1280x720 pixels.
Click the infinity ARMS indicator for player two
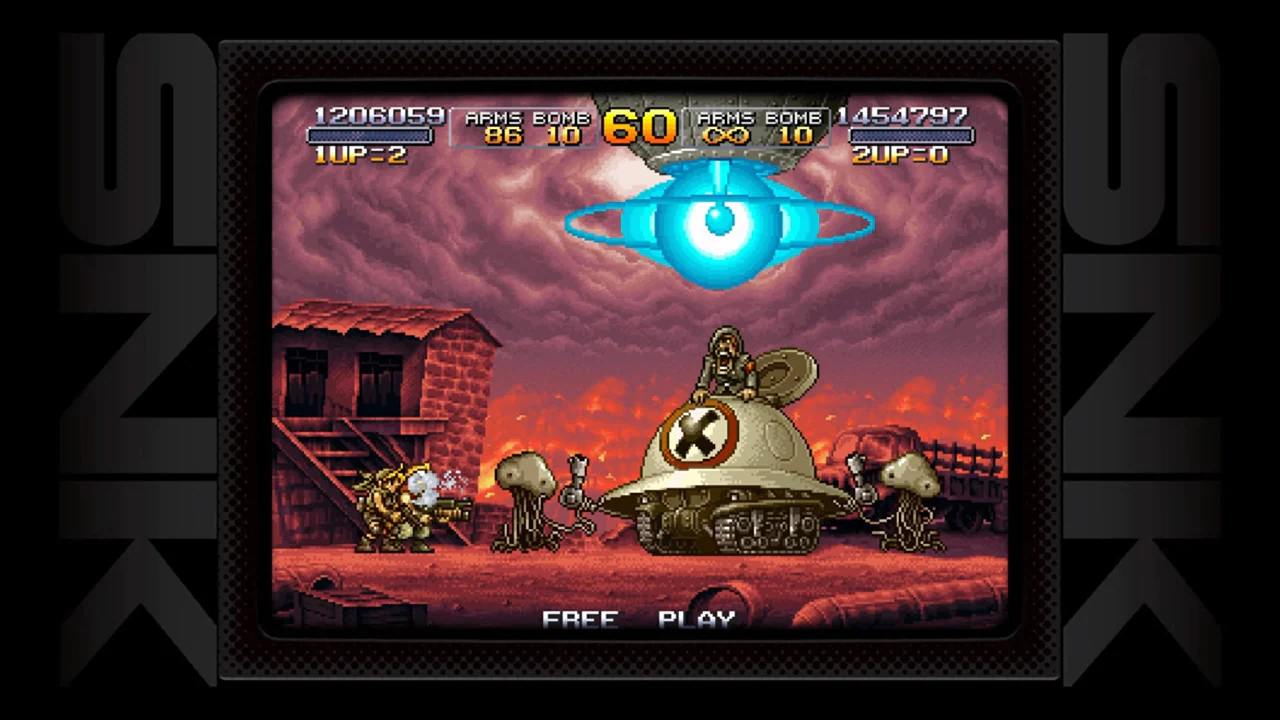tap(728, 136)
